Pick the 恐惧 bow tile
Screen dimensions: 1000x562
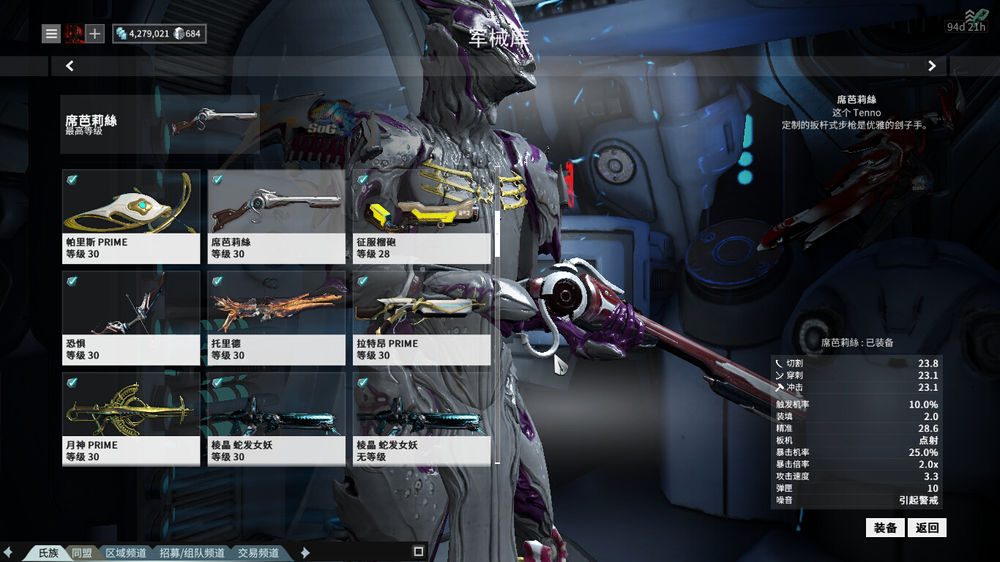(131, 318)
